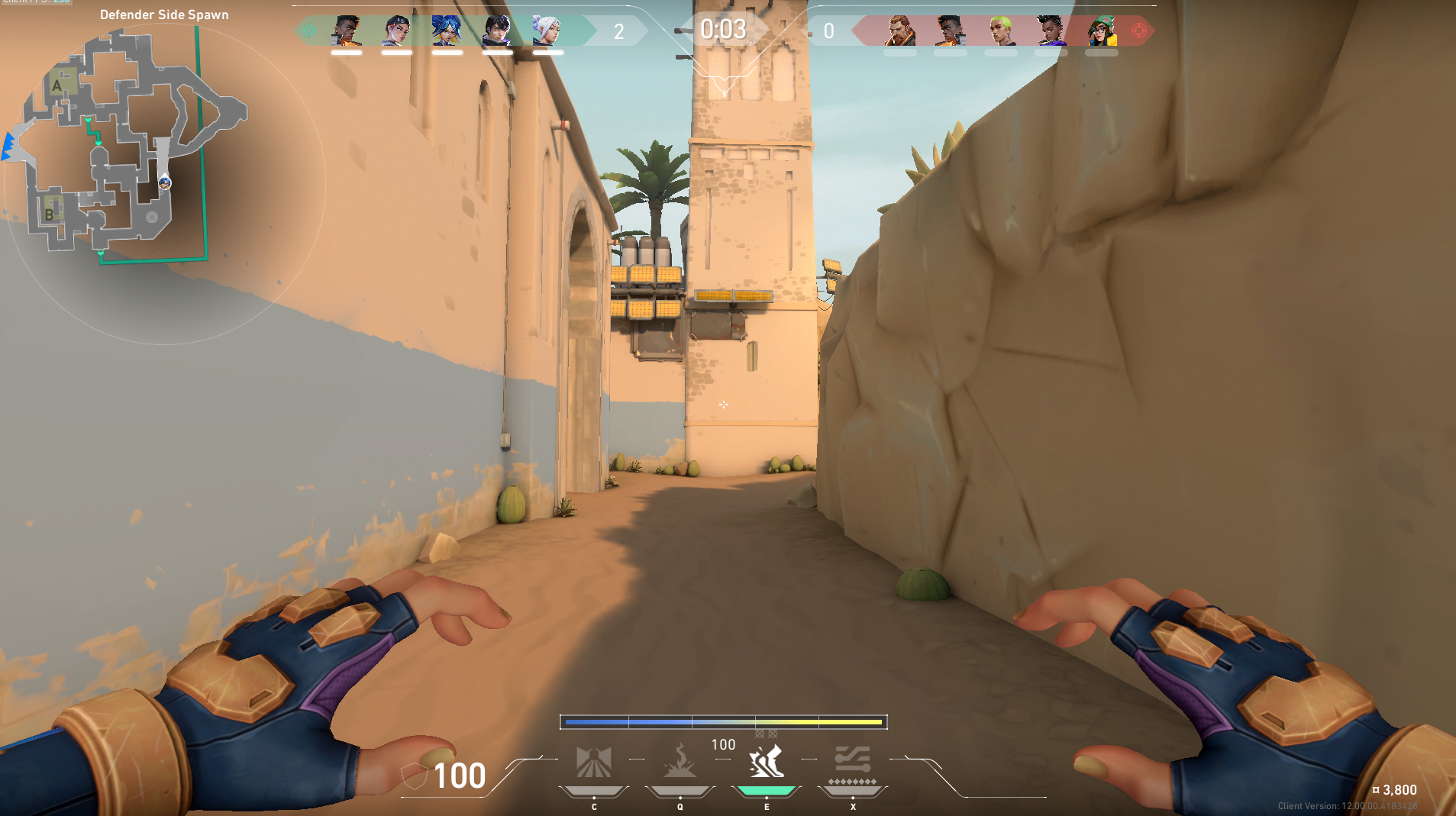Screen dimensions: 1456x816
Task: Click the Defender Side Spawn label
Action: 164,14
